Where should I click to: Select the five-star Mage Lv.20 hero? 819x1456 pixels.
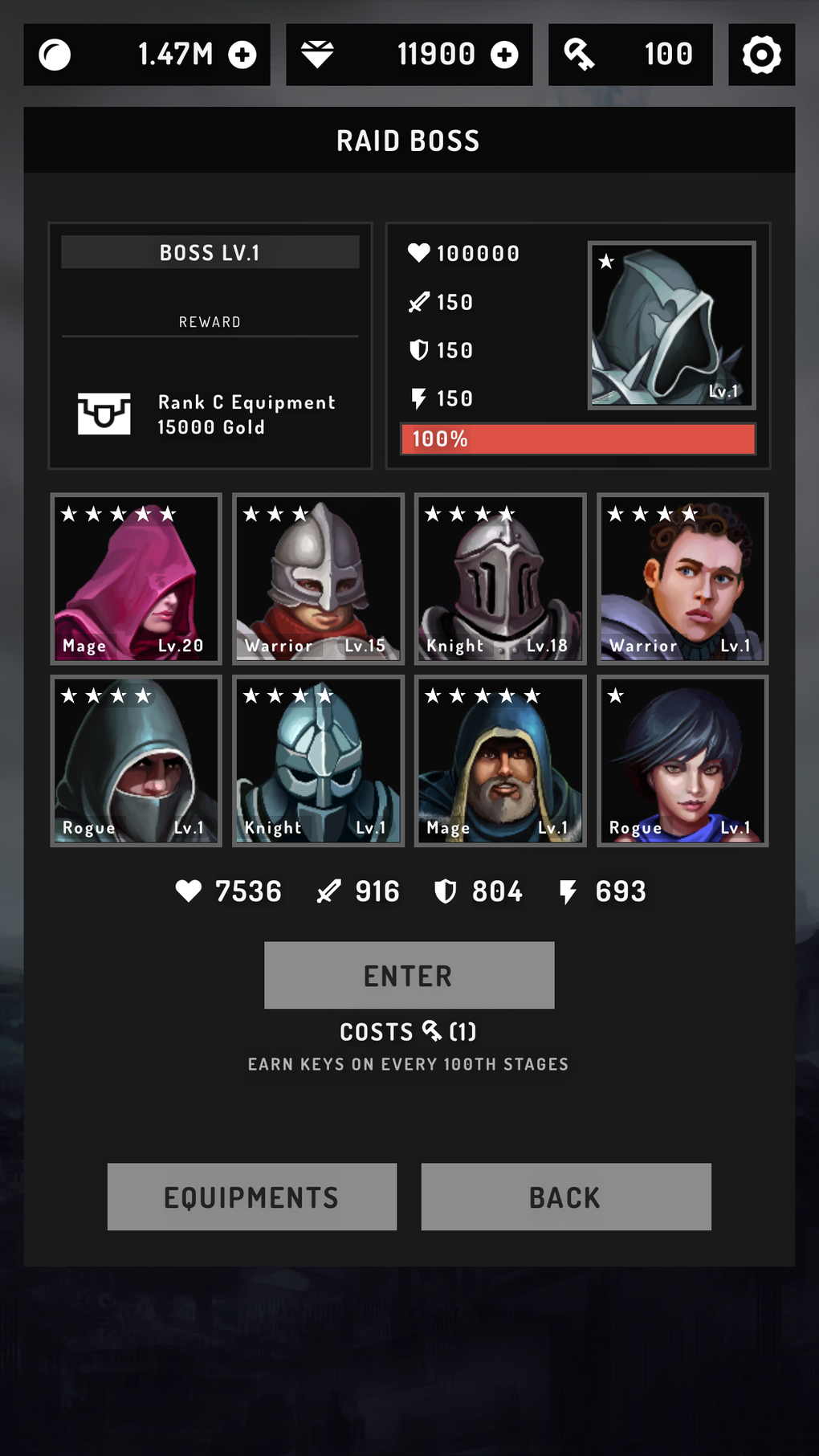[x=136, y=579]
